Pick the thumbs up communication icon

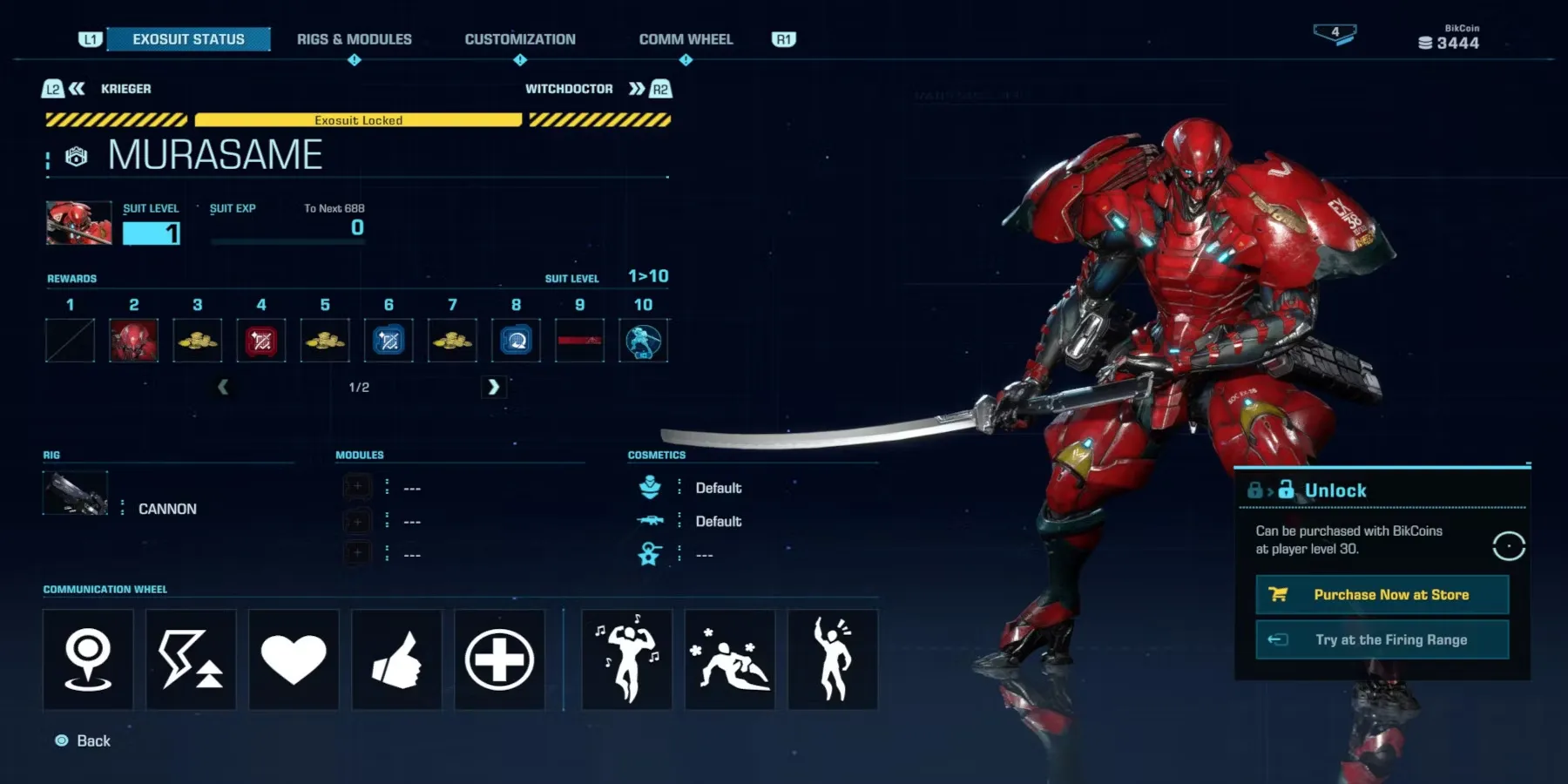click(396, 659)
